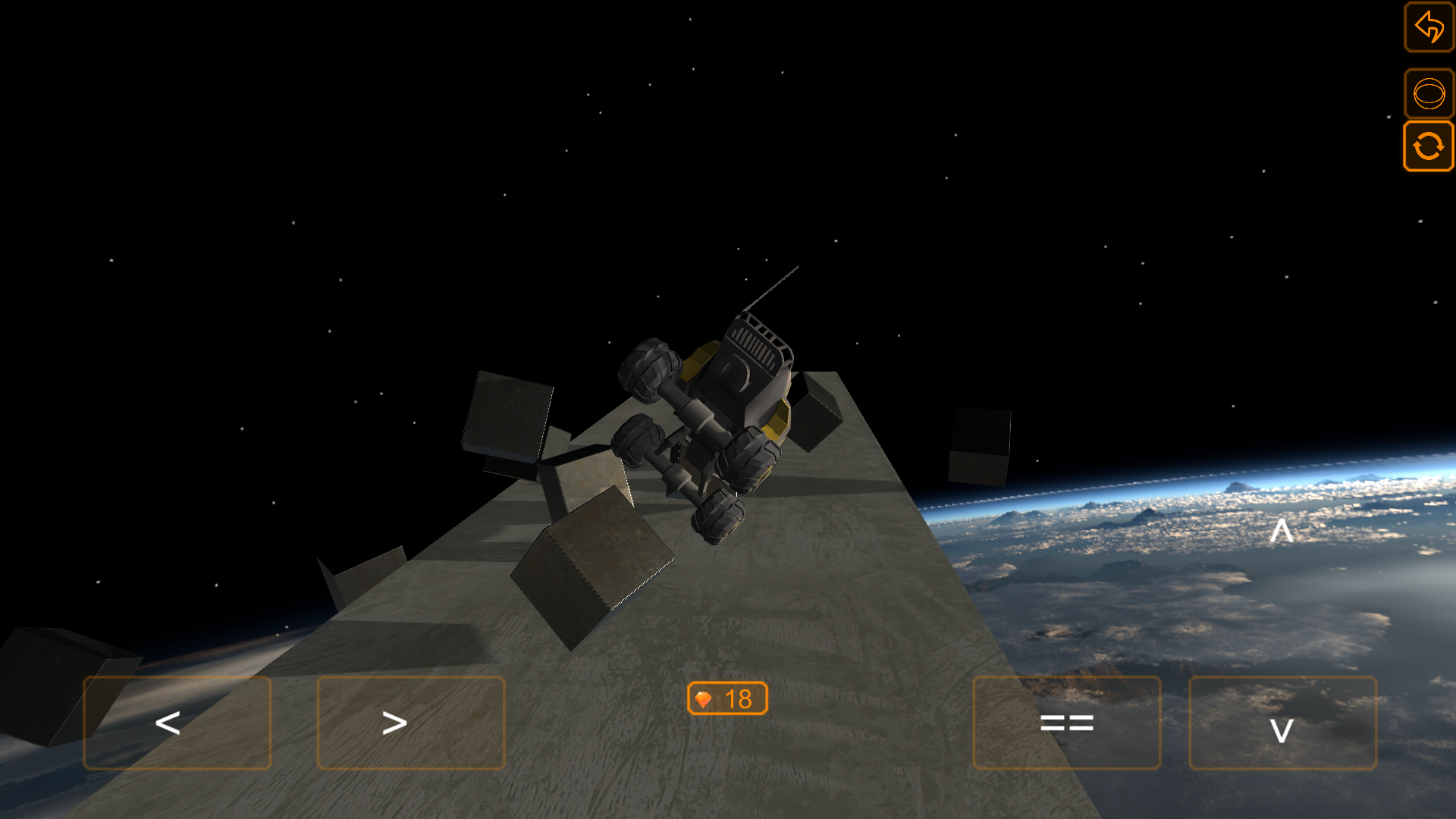1456x819 pixels.
Task: Switch camera view with the oval icon
Action: [1429, 94]
